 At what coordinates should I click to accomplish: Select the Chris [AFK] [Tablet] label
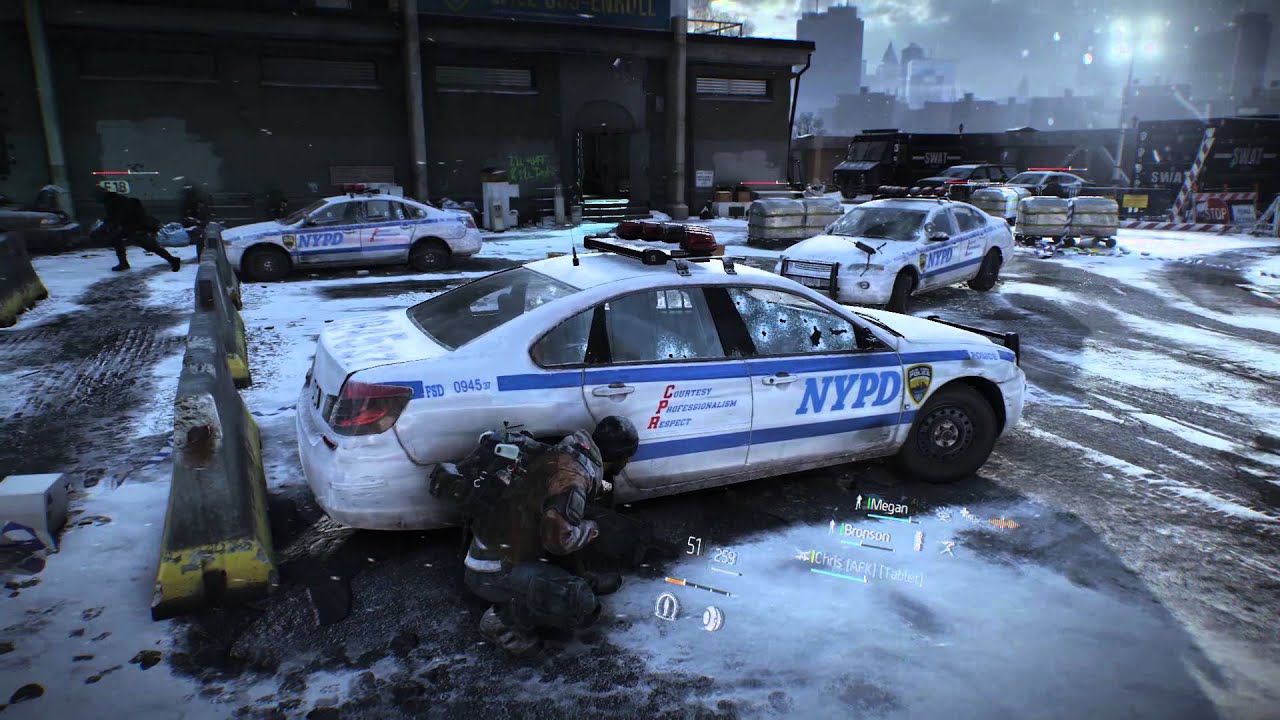pyautogui.click(x=865, y=562)
